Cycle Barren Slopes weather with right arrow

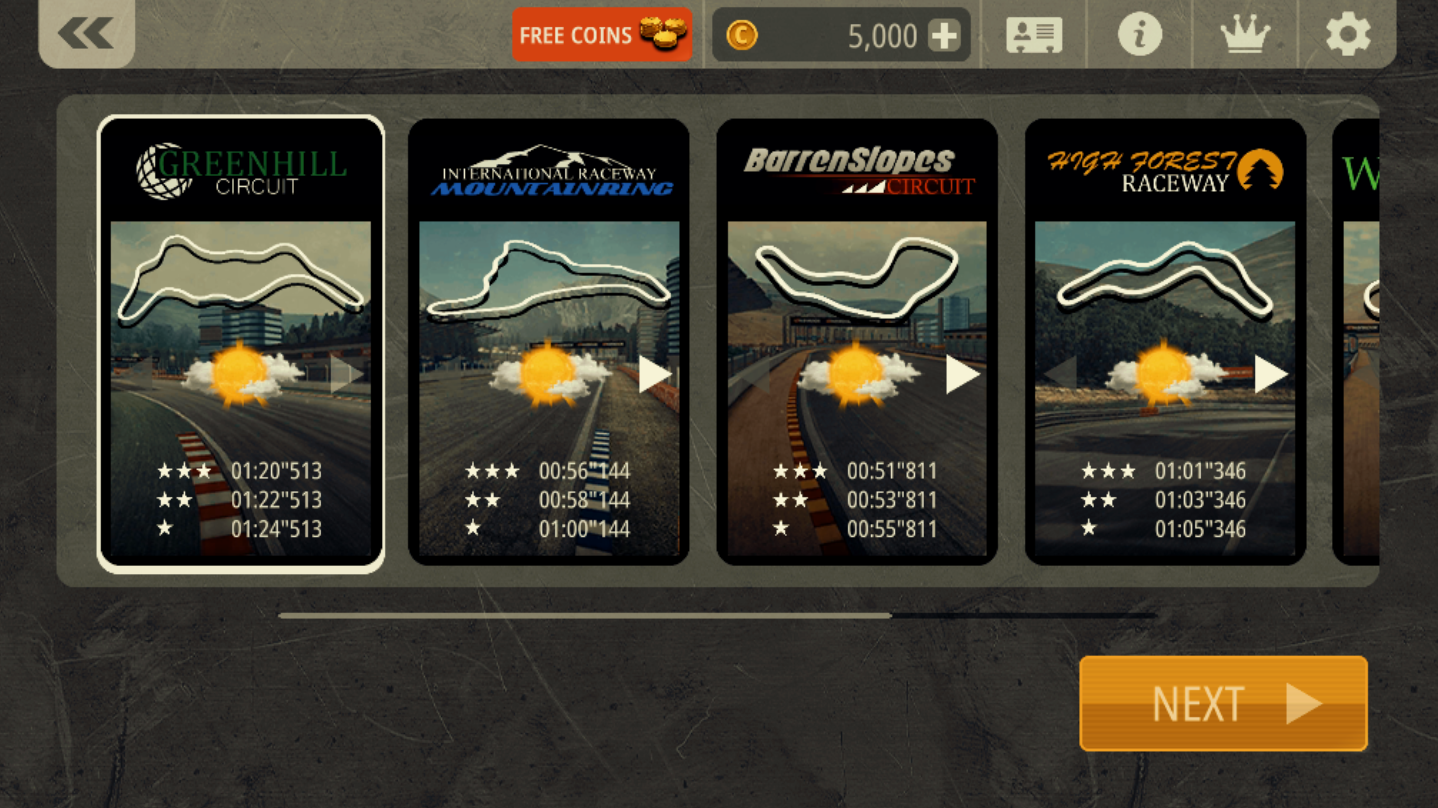click(x=962, y=375)
